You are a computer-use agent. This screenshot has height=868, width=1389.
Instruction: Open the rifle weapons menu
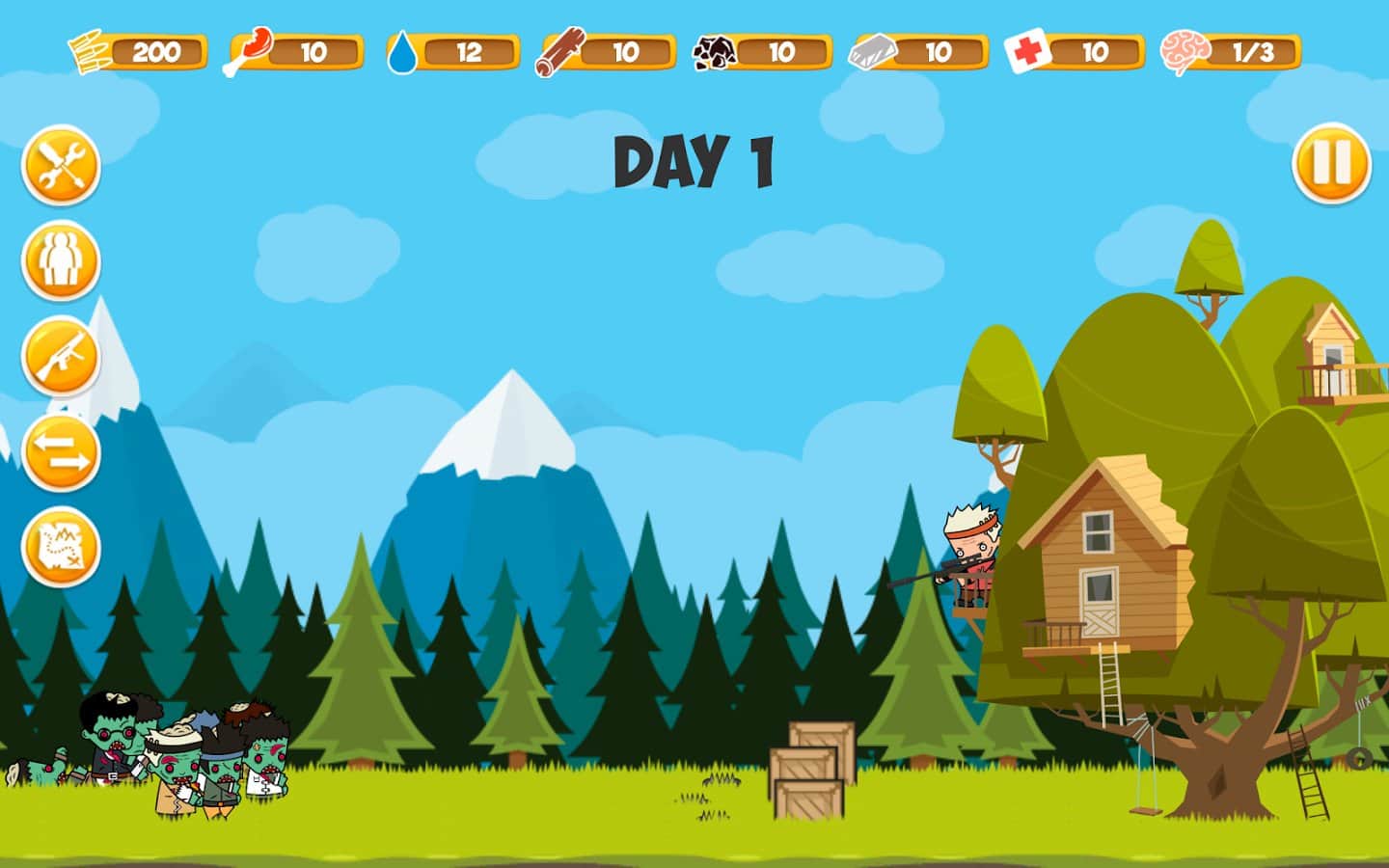pos(61,356)
